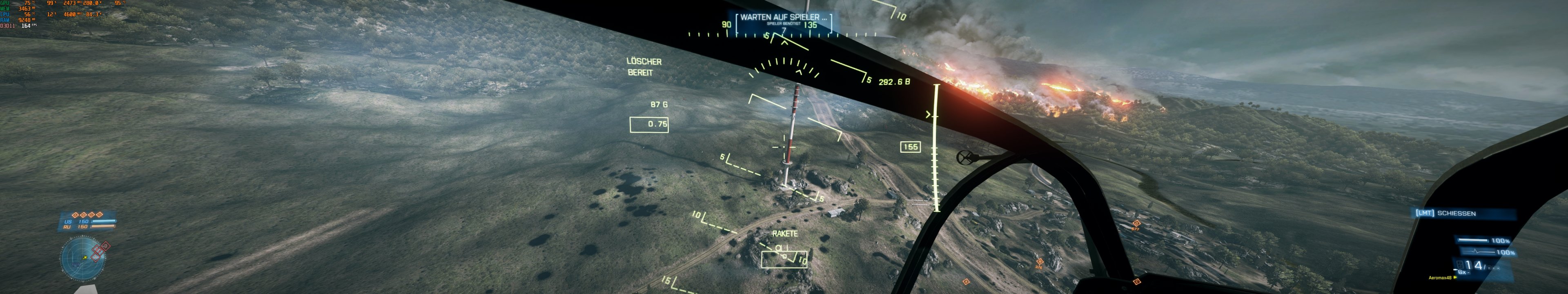
Task: Click the compass heading marker at 135
Action: tap(810, 25)
